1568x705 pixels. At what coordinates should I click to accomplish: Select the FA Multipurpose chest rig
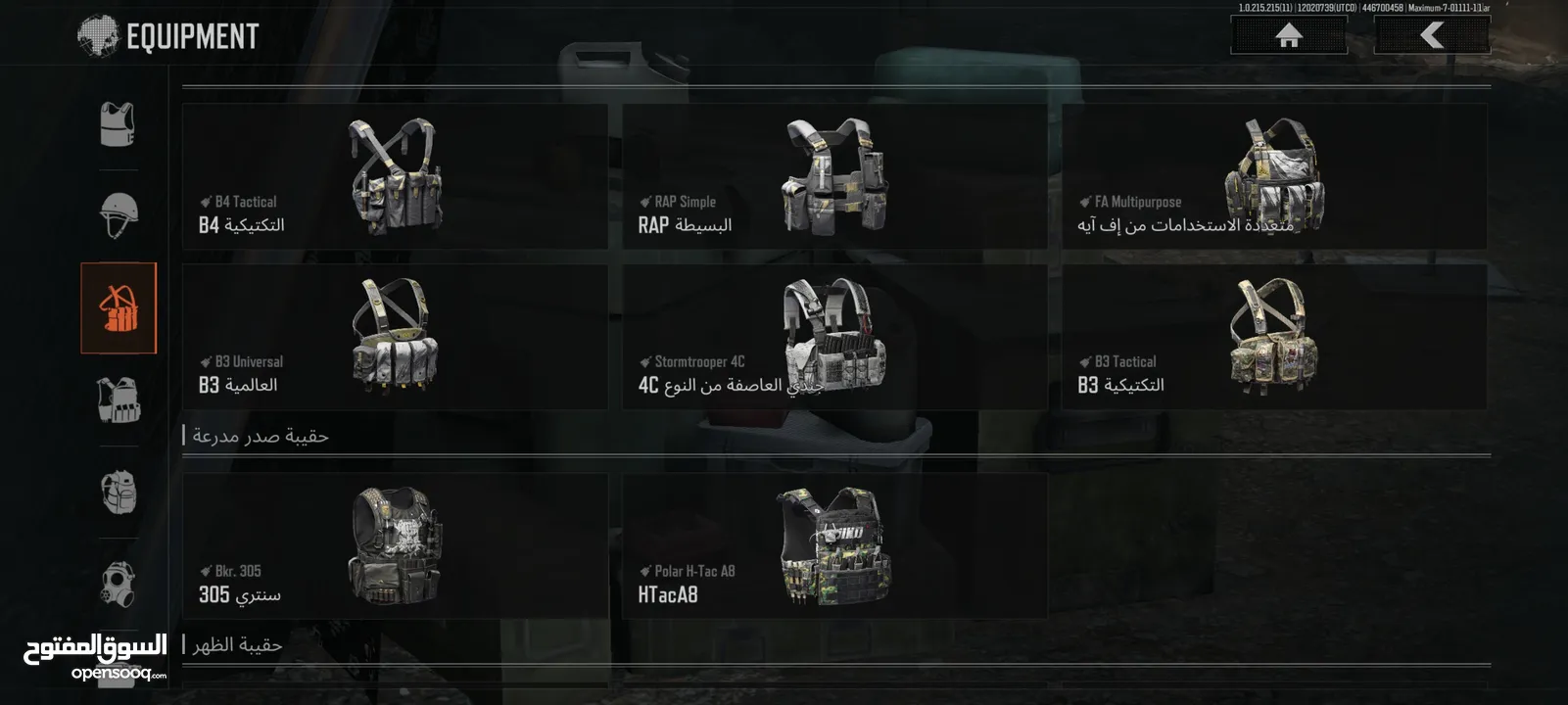coord(1274,177)
